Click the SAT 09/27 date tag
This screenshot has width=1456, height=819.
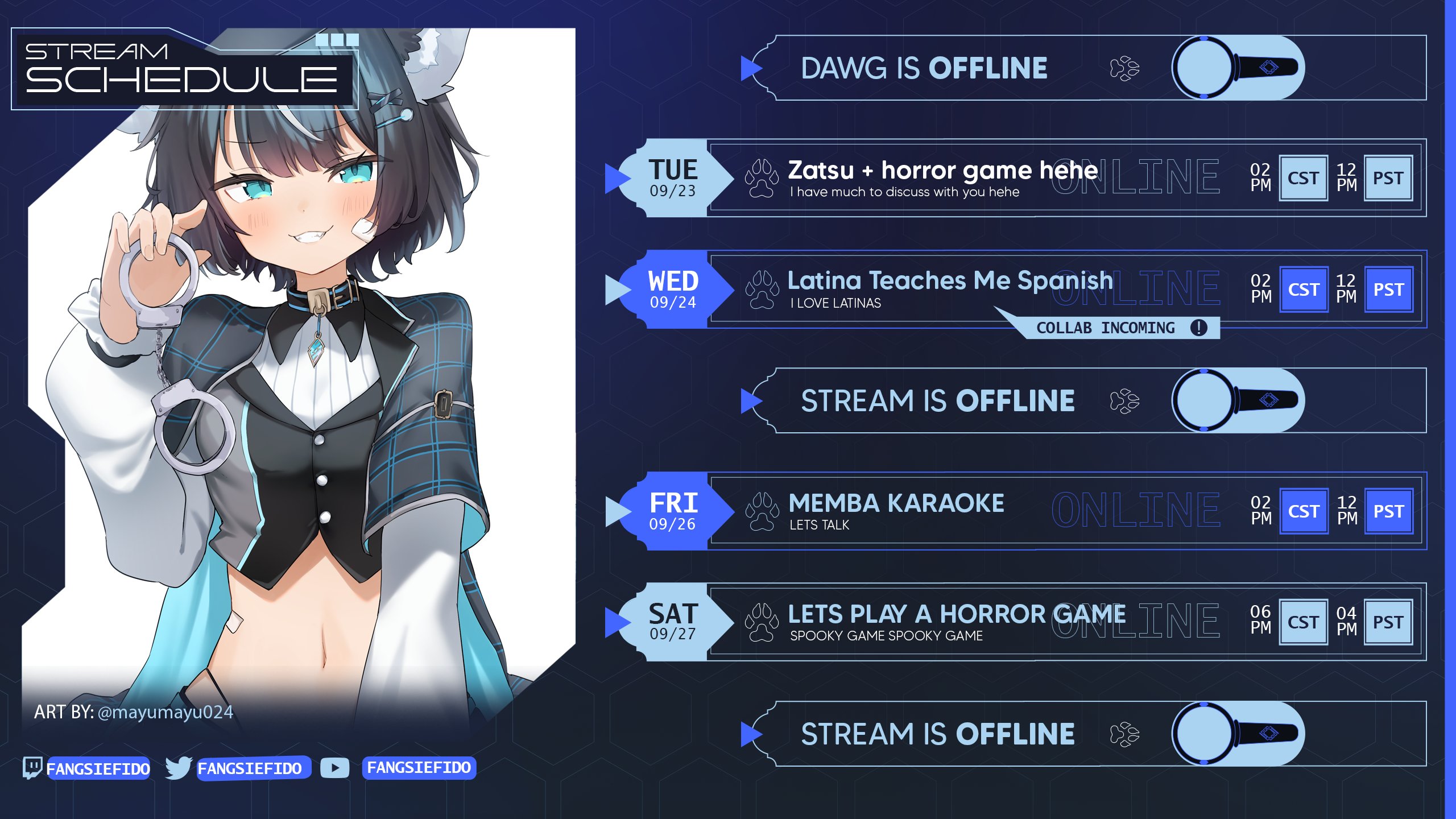coord(673,622)
